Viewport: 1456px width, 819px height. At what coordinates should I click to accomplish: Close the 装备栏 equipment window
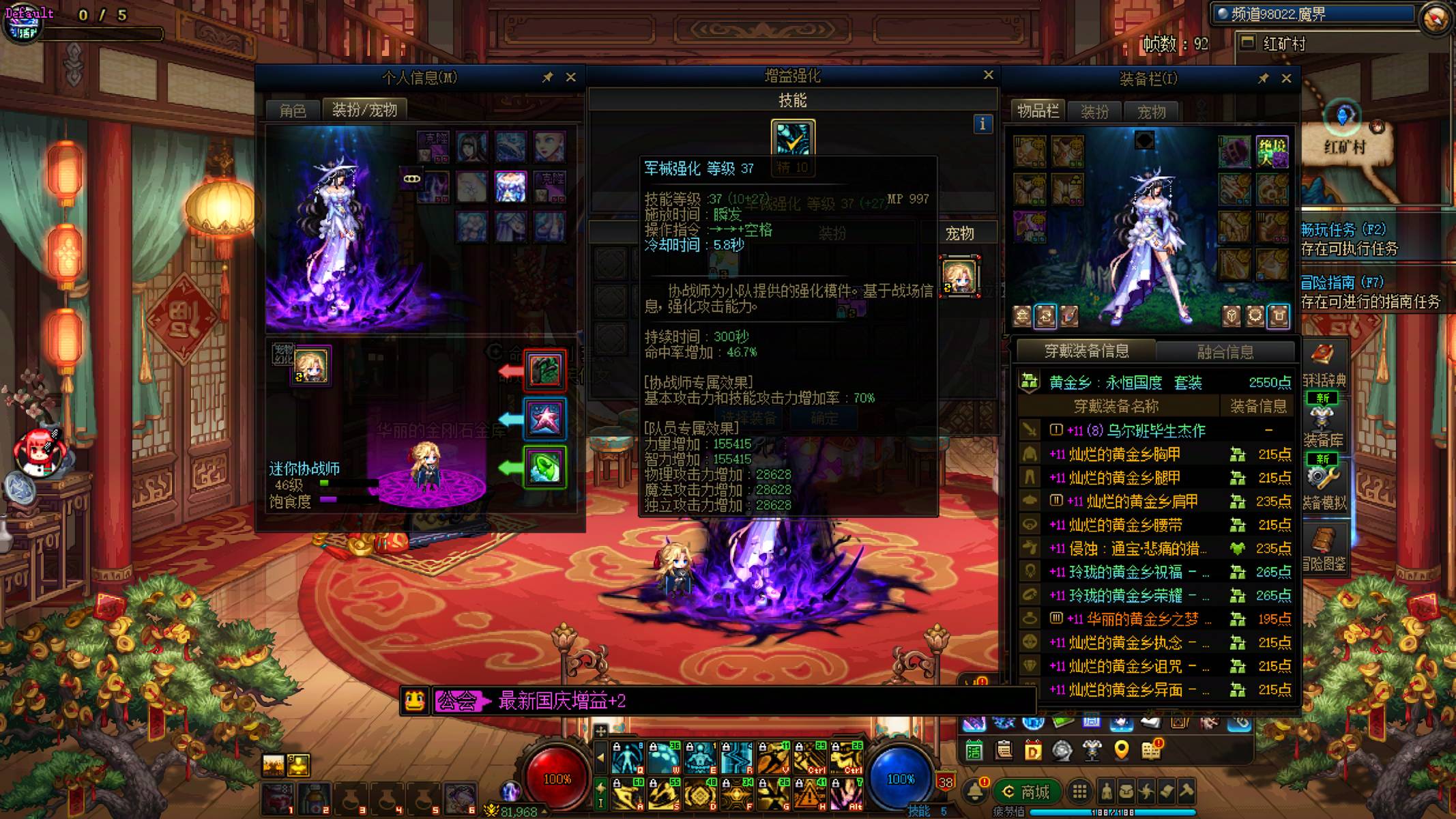point(1286,78)
